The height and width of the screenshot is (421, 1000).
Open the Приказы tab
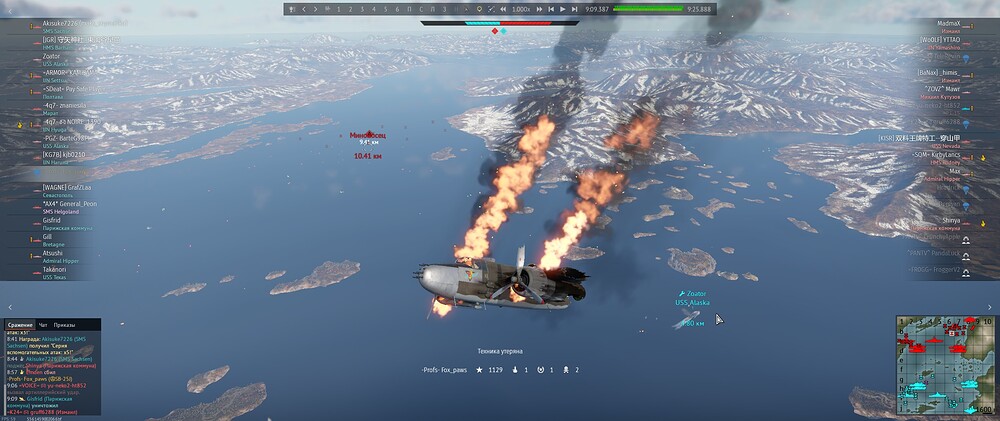click(64, 325)
